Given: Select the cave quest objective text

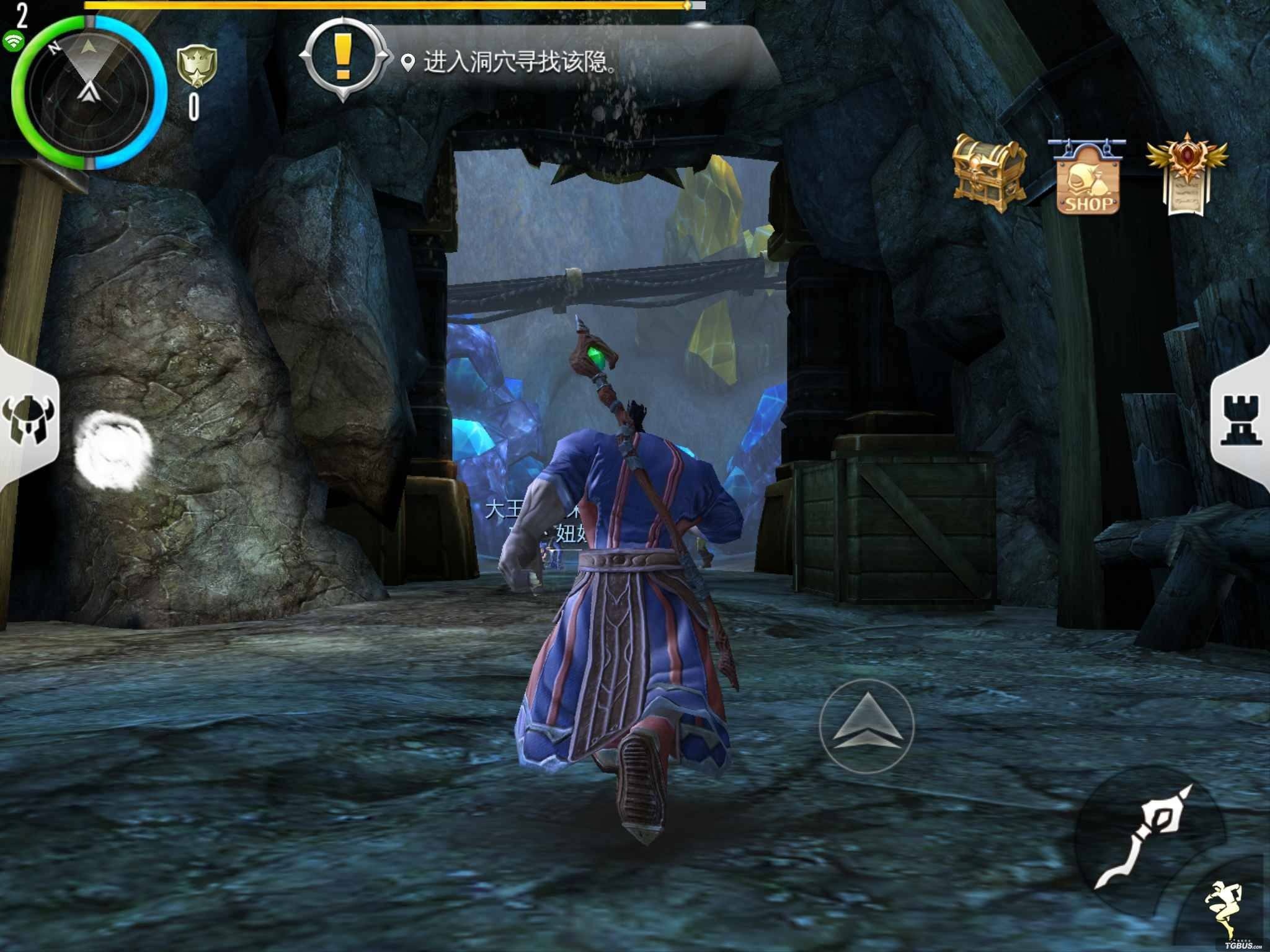Looking at the screenshot, I should coord(520,63).
